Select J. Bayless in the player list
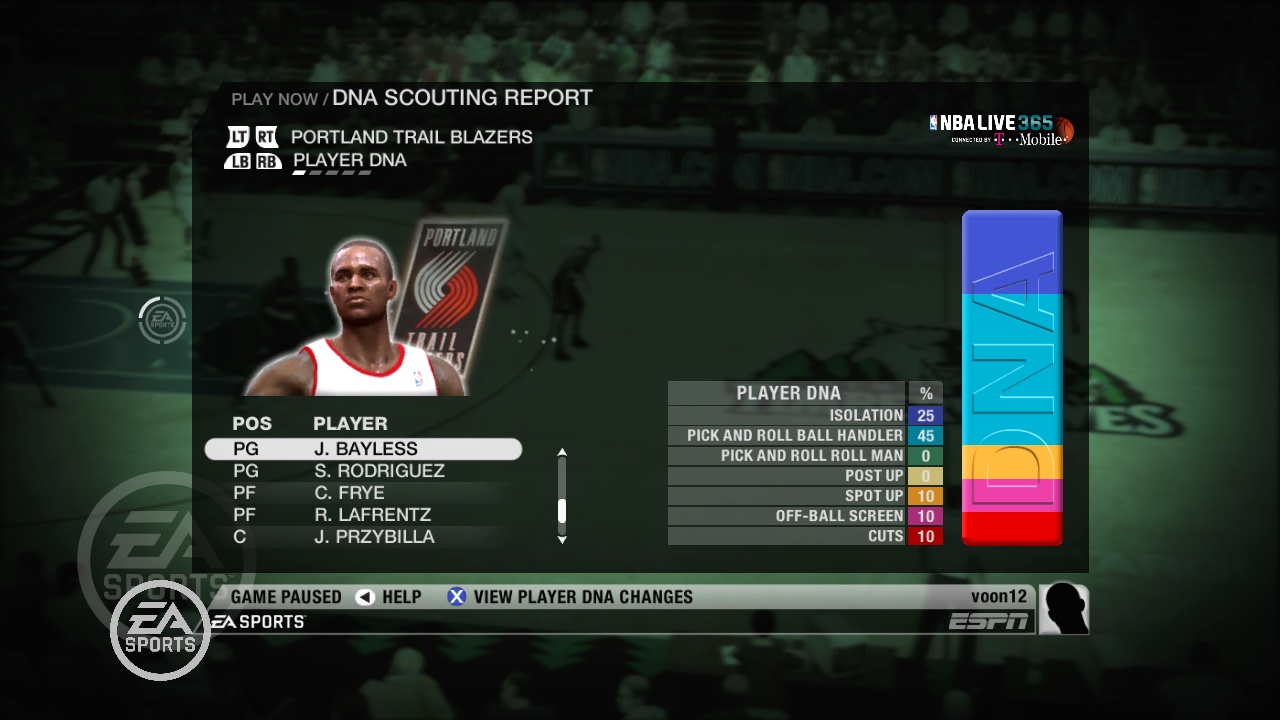Viewport: 1280px width, 720px height. pyautogui.click(x=364, y=449)
